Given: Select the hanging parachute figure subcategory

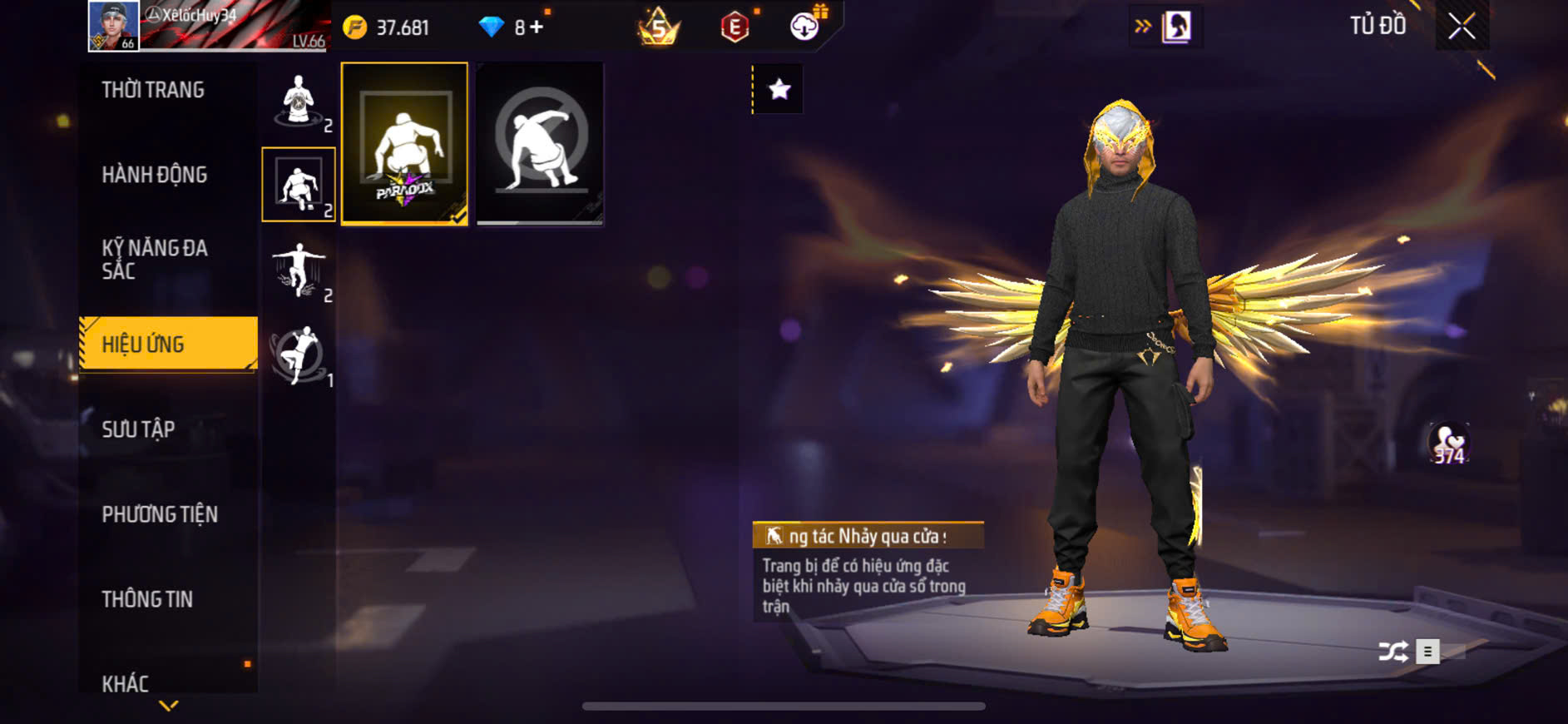Looking at the screenshot, I should (299, 270).
